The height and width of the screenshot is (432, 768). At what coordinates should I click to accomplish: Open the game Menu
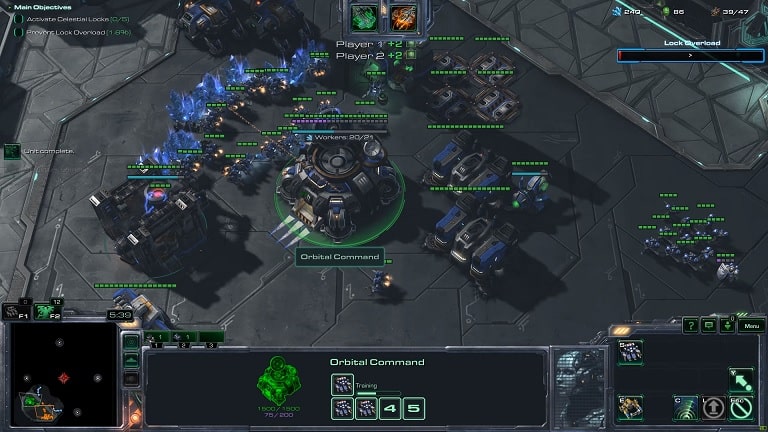pos(751,325)
